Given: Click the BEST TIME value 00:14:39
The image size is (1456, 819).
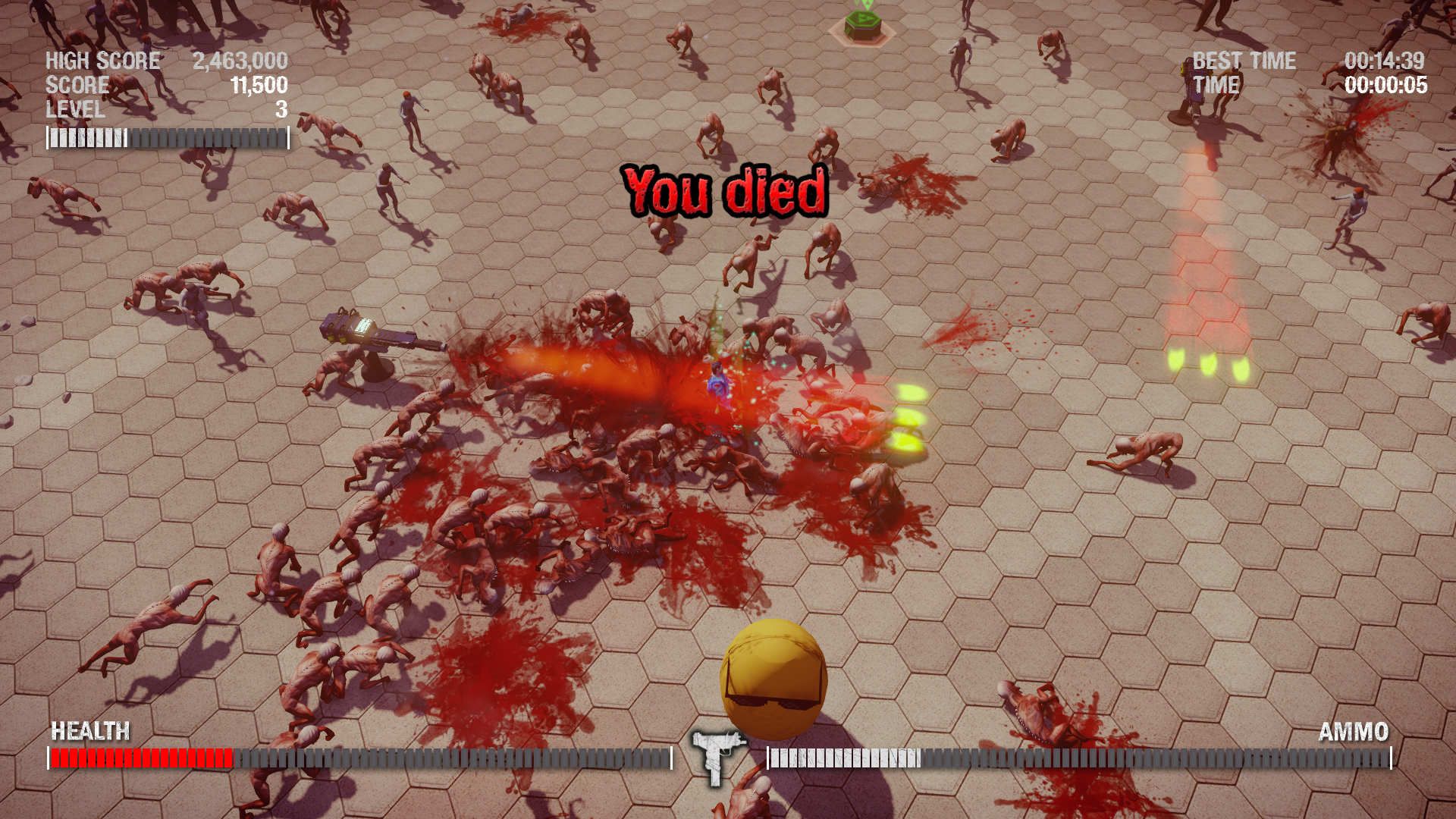Looking at the screenshot, I should 1386,61.
